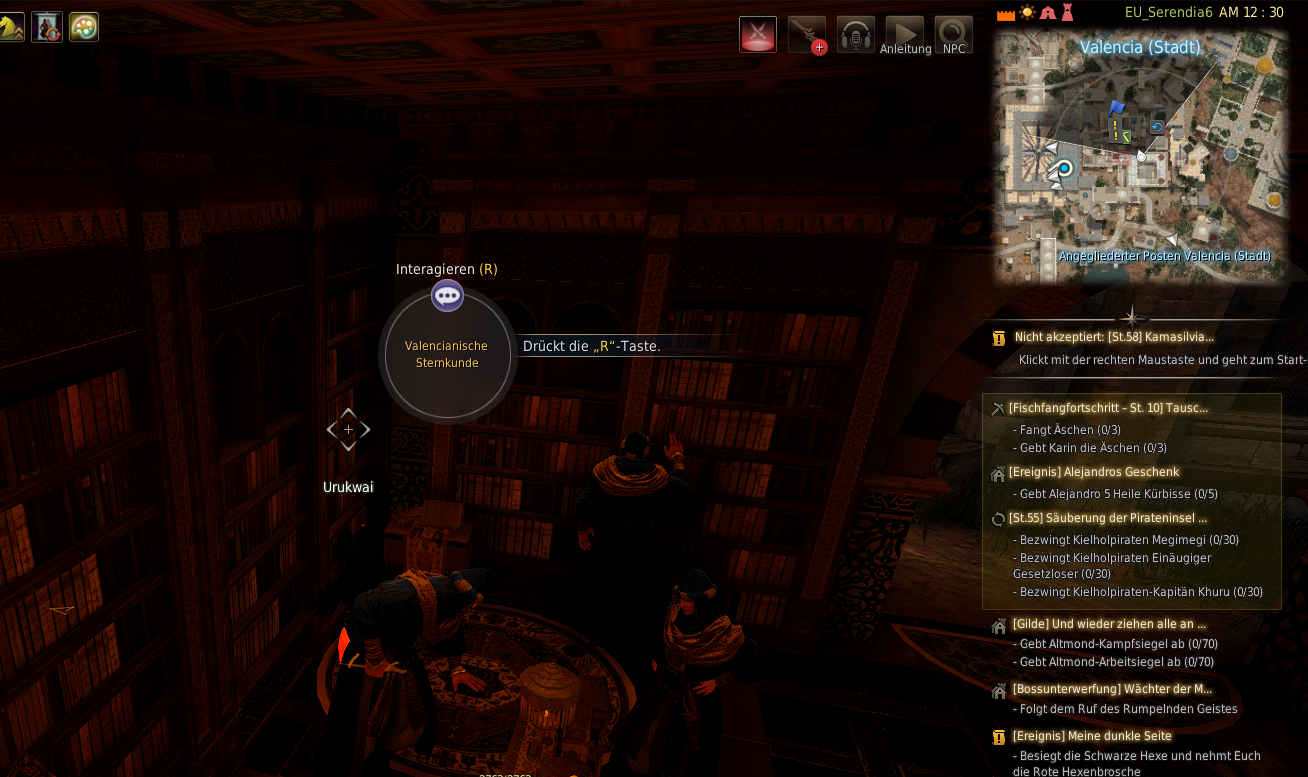Open the Fischfangfortschritt St. 10 quest entry
Image resolution: width=1308 pixels, height=777 pixels.
coord(1108,408)
